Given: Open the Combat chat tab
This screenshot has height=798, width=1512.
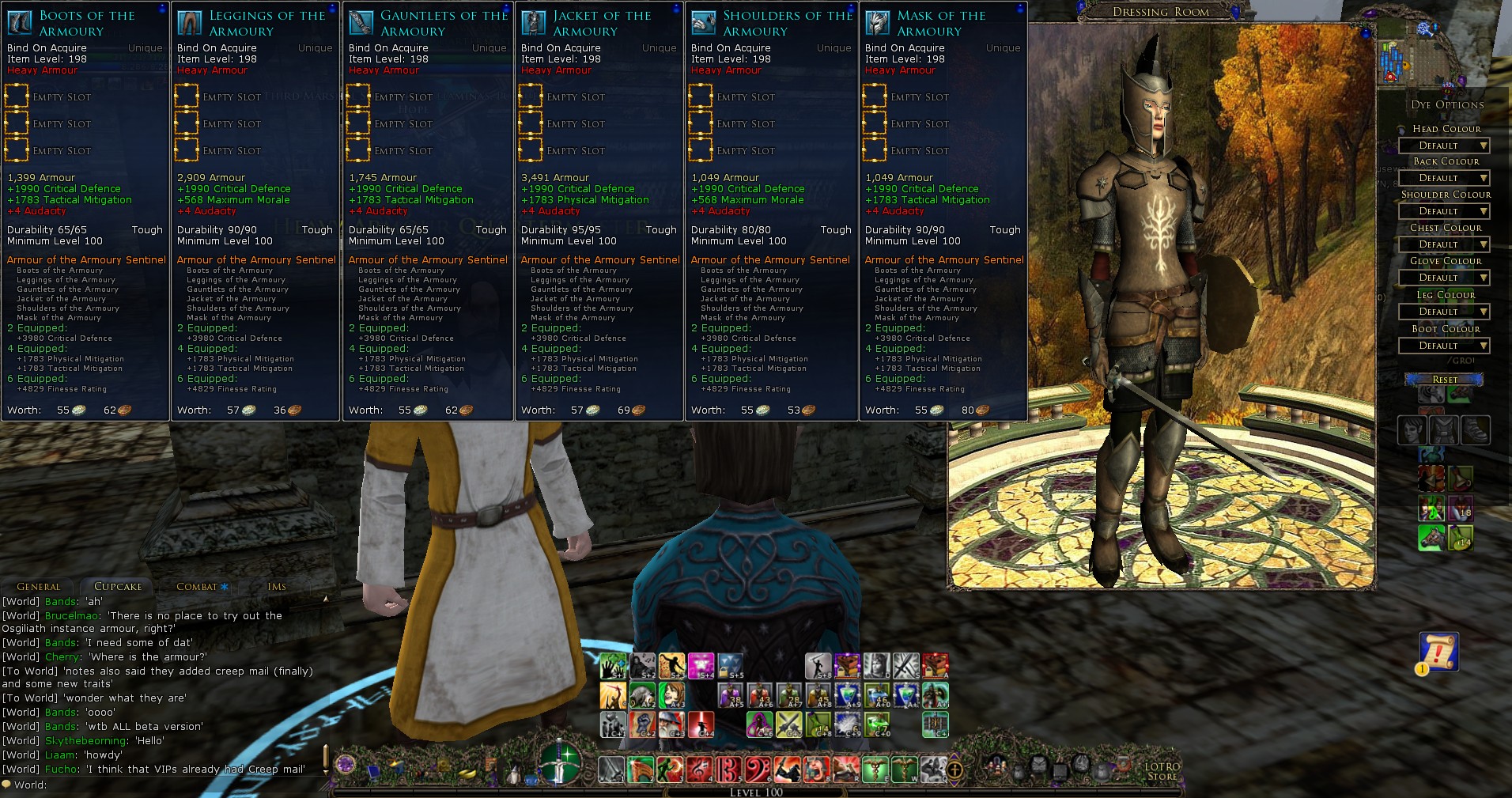Looking at the screenshot, I should 197,587.
